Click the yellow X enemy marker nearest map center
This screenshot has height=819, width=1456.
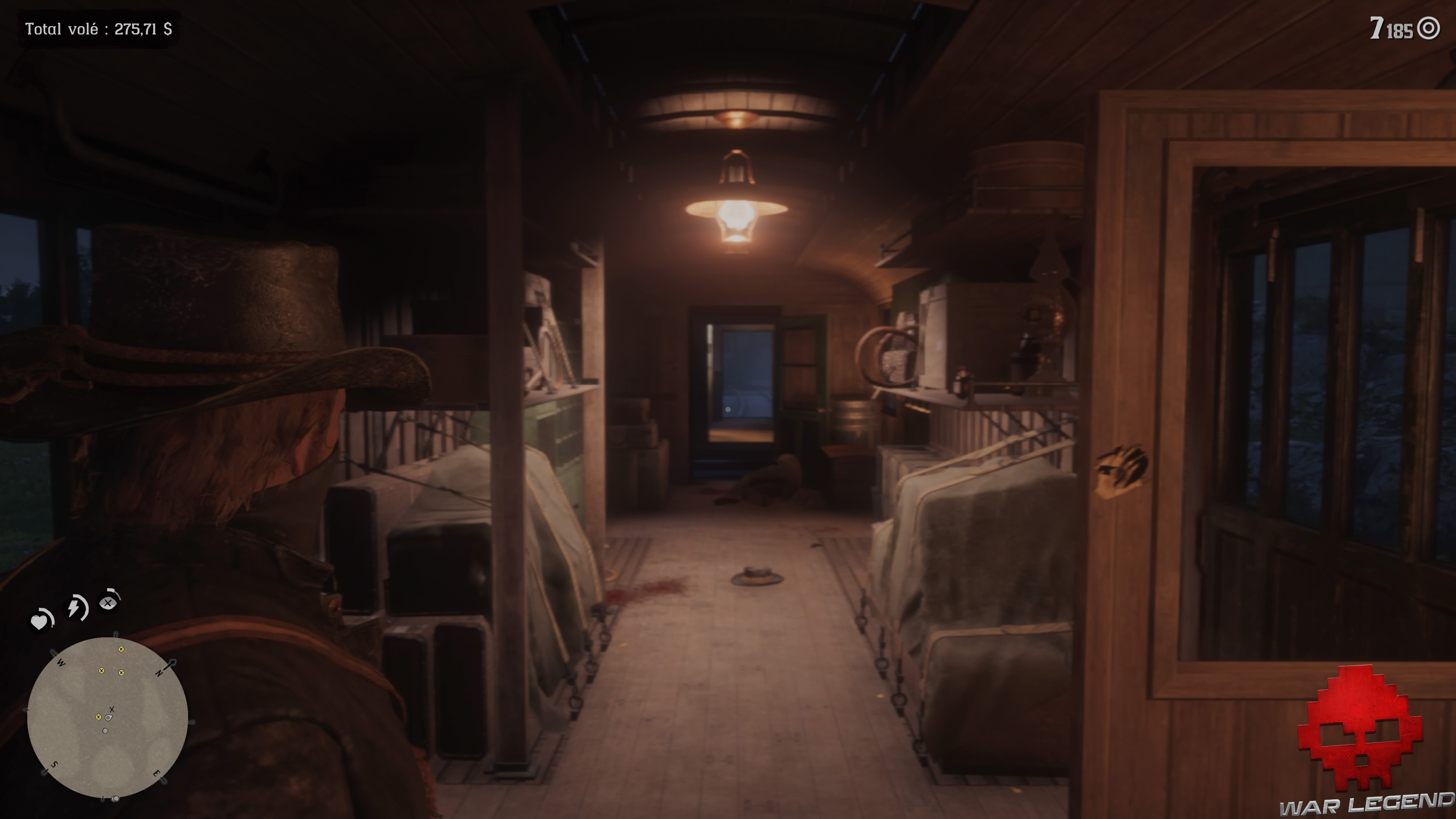point(99,717)
